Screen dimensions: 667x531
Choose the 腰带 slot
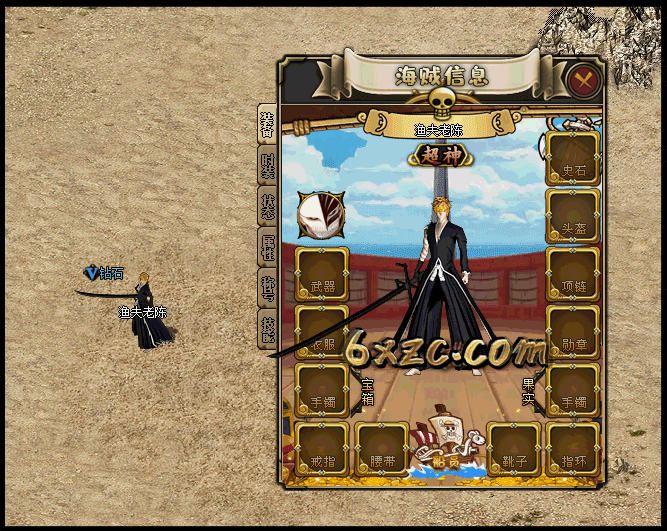[x=382, y=449]
